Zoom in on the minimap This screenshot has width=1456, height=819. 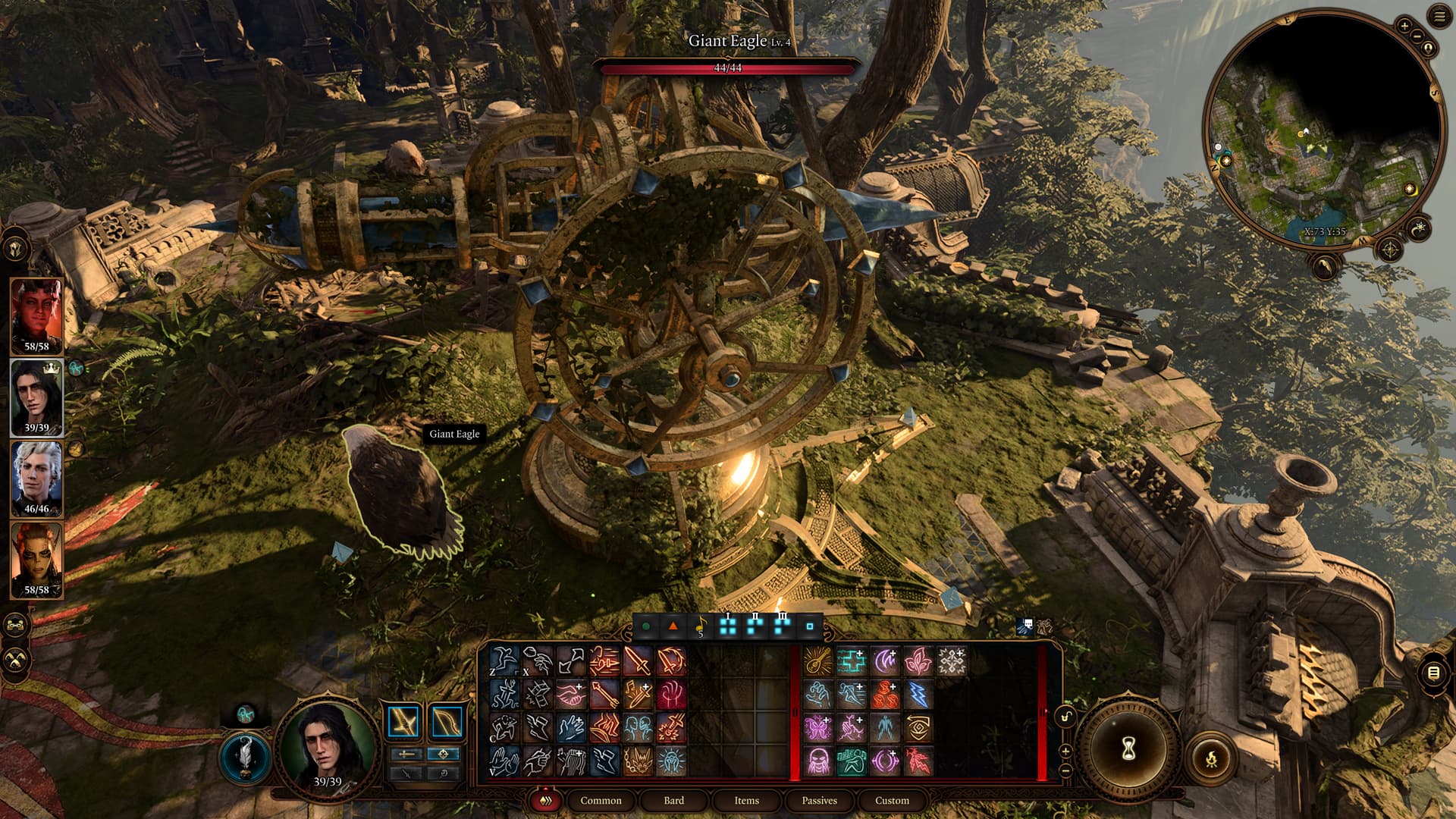[1404, 26]
